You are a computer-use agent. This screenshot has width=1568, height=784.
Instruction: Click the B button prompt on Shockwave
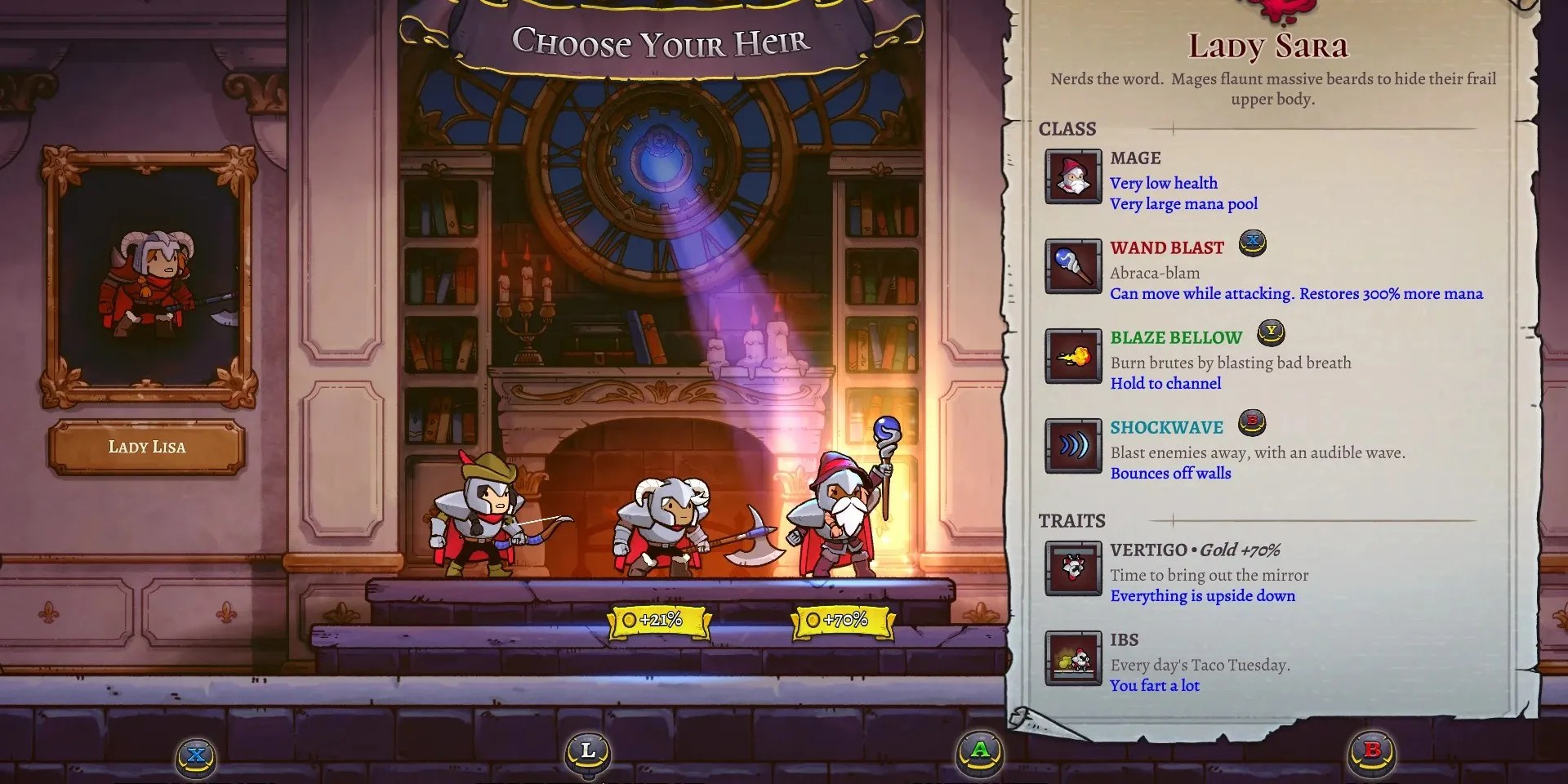[x=1251, y=423]
